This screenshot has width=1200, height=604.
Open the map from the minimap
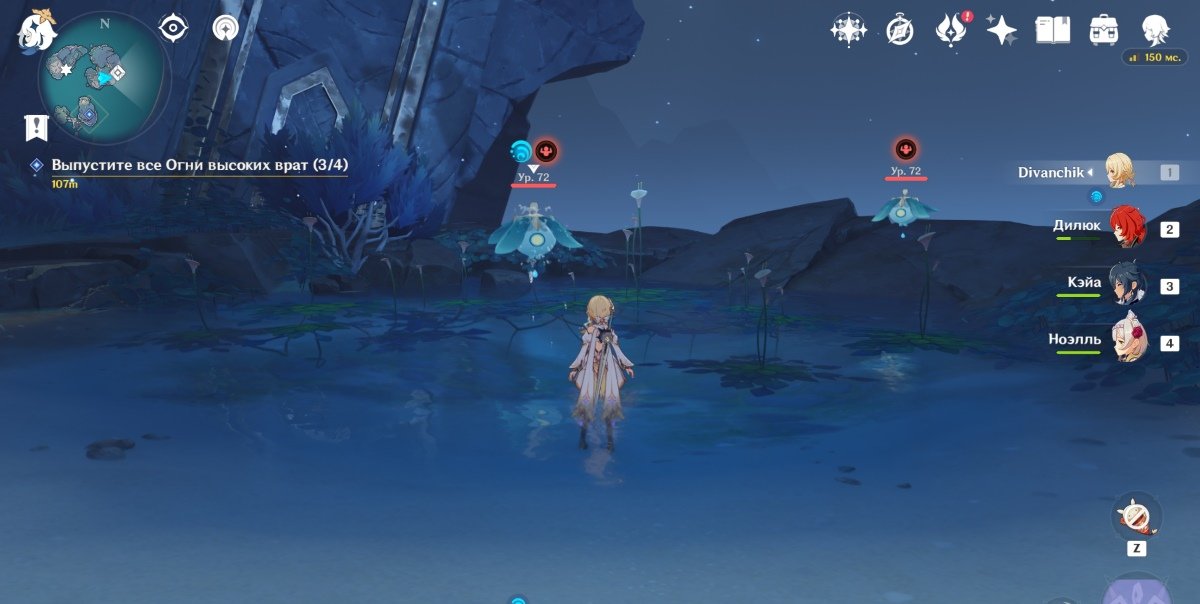point(103,78)
